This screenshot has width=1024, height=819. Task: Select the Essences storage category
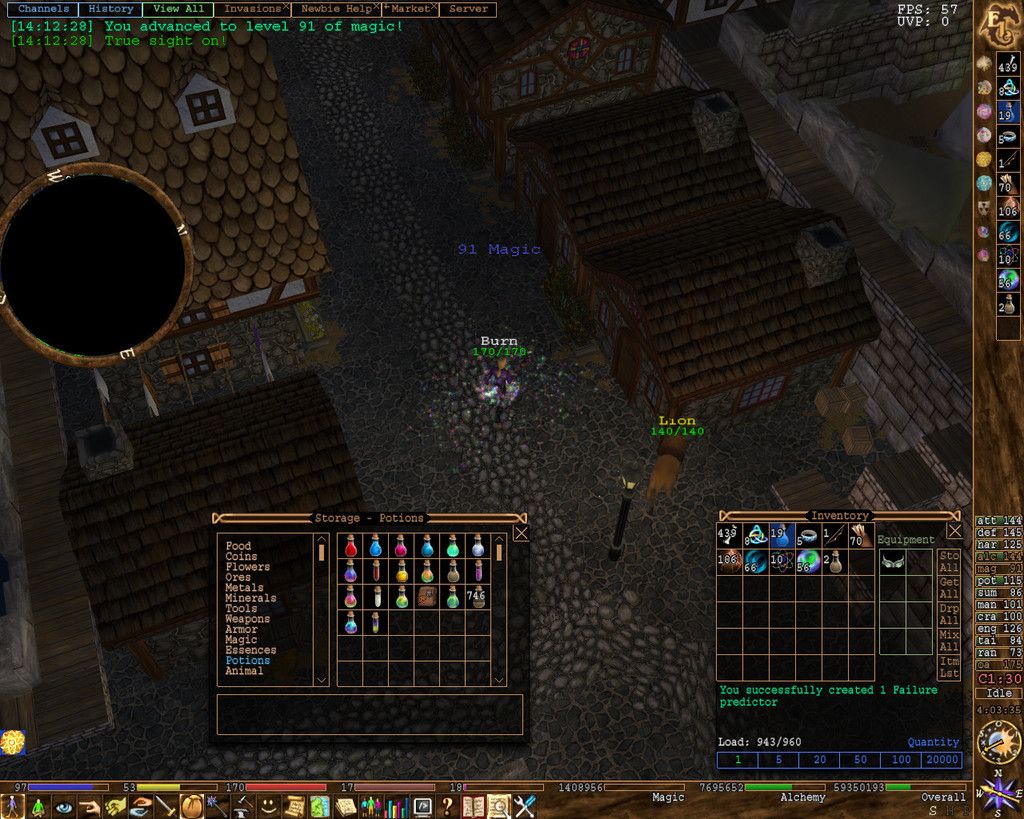[250, 650]
